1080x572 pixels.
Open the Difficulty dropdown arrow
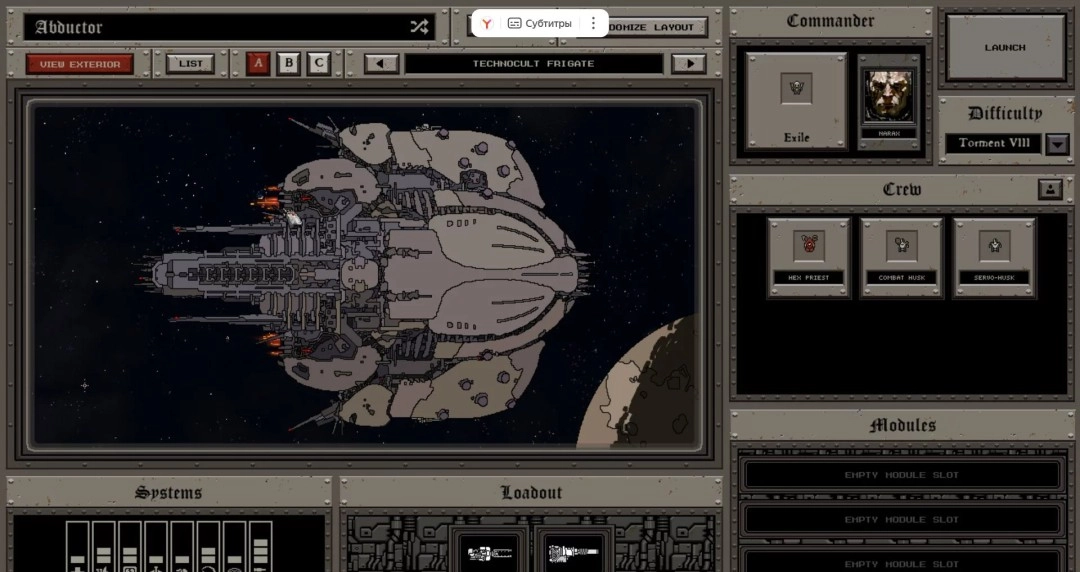click(1057, 143)
